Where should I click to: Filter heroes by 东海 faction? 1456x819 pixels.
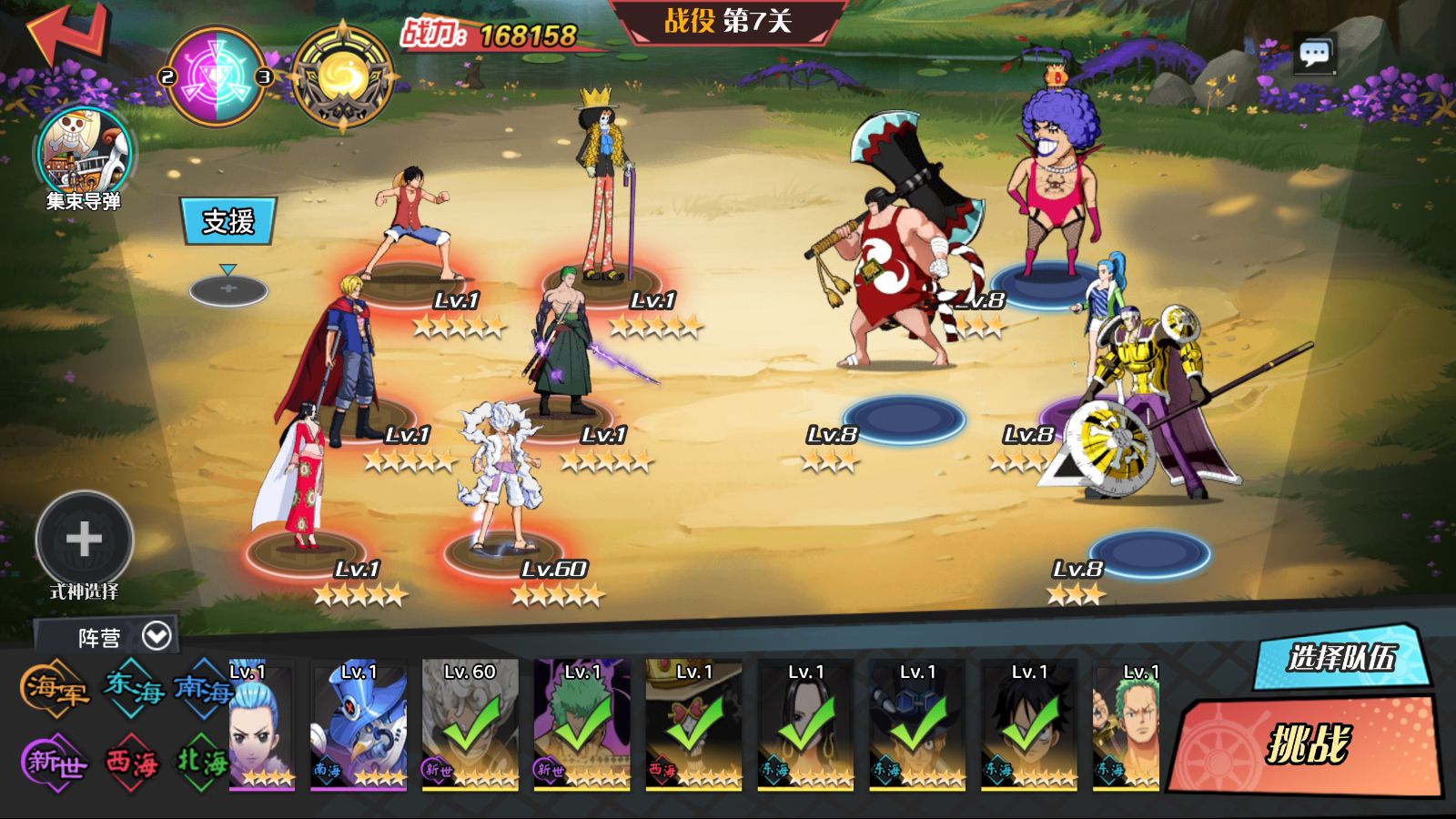click(x=134, y=688)
